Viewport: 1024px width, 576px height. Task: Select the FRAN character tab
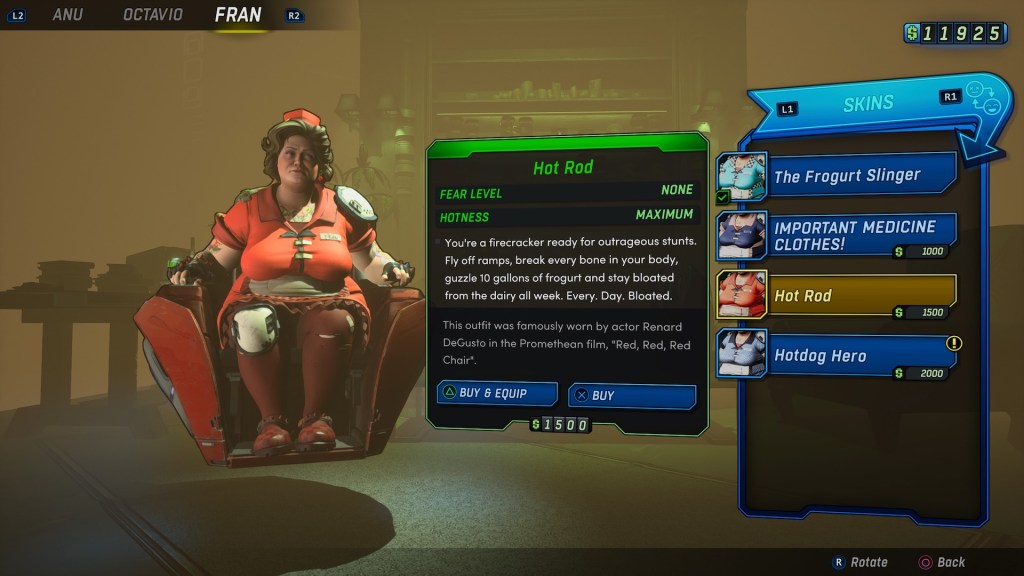pyautogui.click(x=238, y=15)
